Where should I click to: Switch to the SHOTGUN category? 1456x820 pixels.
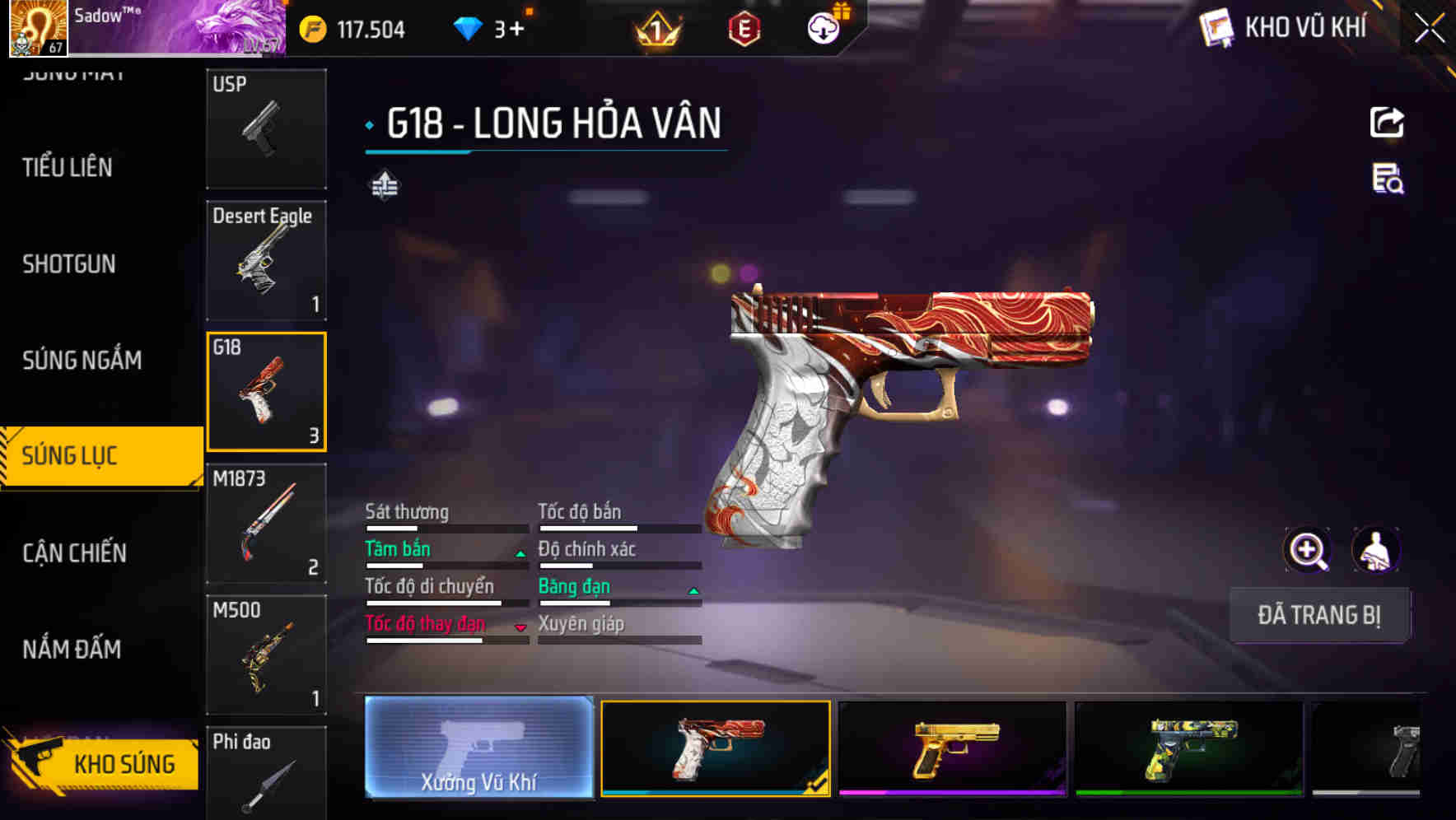pos(69,264)
